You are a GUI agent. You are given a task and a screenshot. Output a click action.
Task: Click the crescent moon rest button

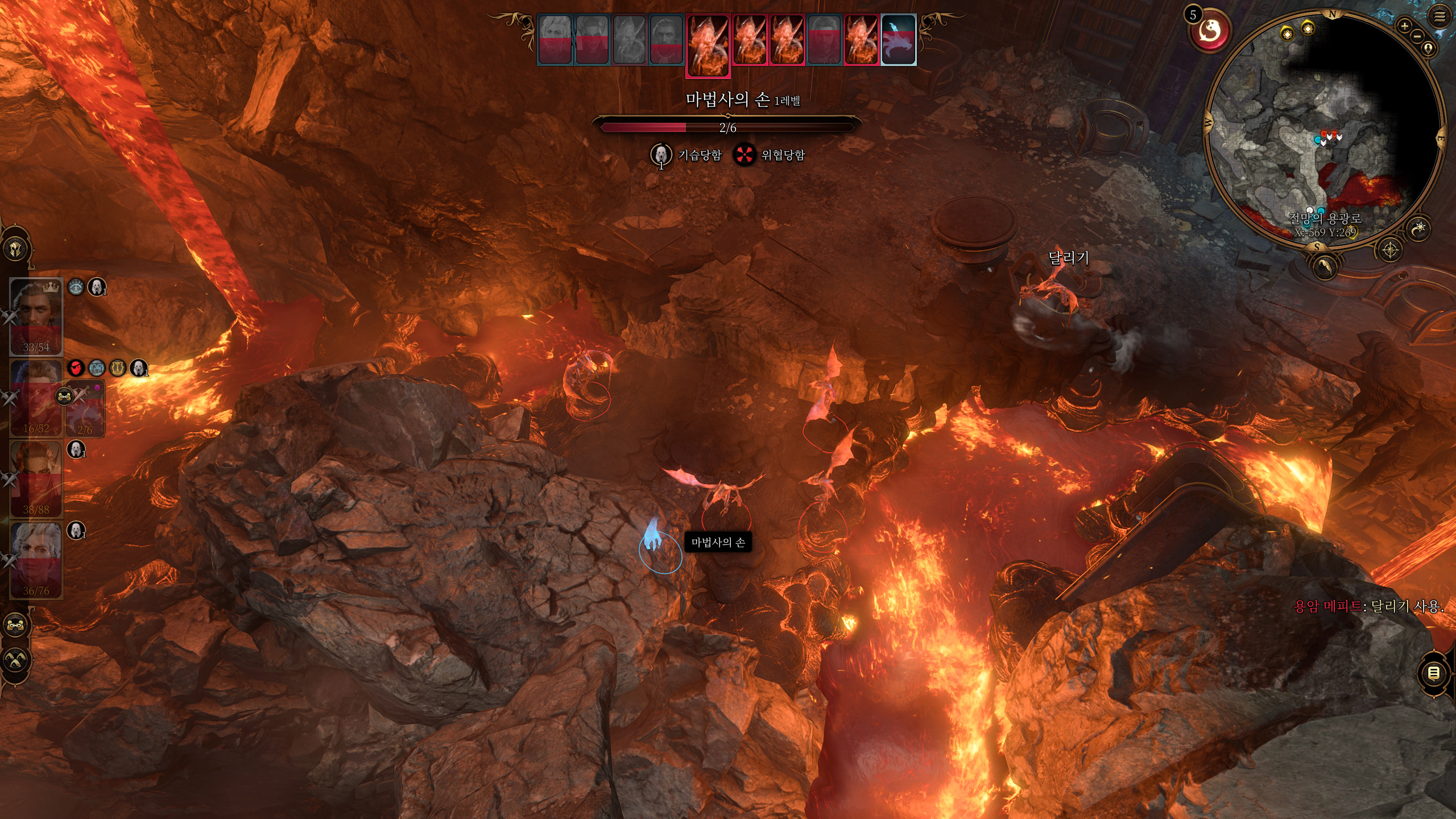[1420, 229]
